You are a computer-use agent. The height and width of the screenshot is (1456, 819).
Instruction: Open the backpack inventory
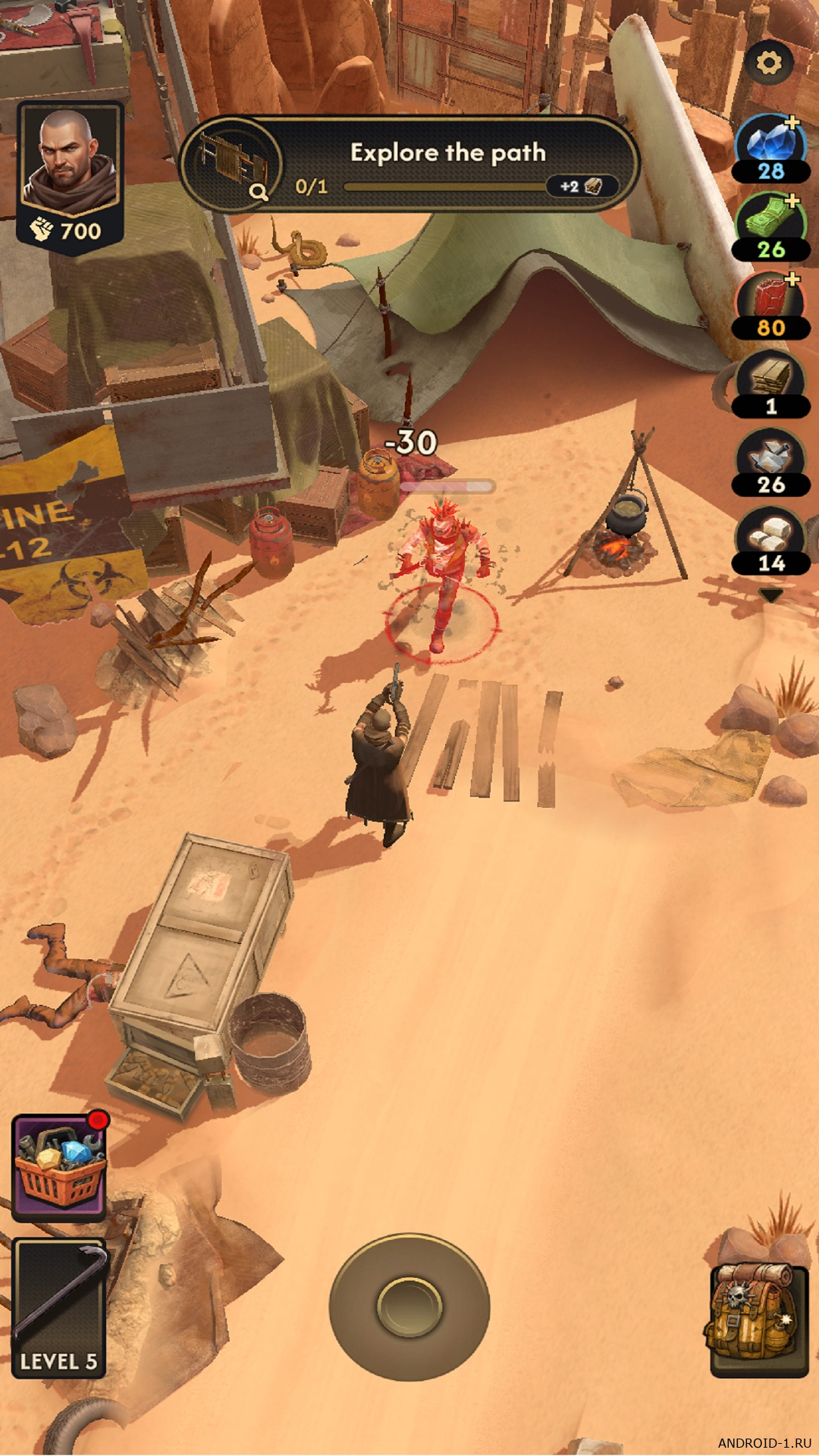click(x=758, y=1318)
